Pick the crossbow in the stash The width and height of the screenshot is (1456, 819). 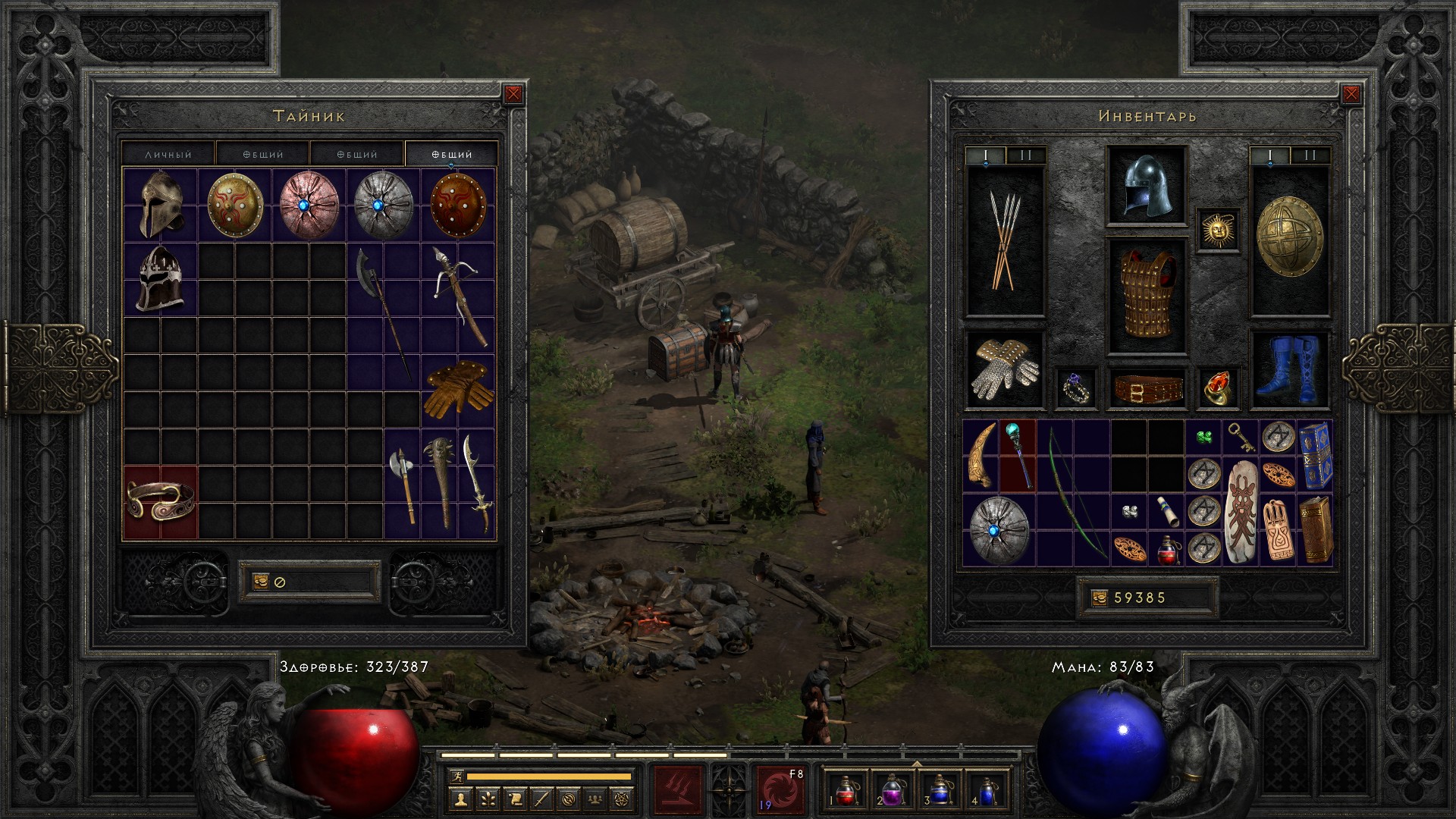458,294
